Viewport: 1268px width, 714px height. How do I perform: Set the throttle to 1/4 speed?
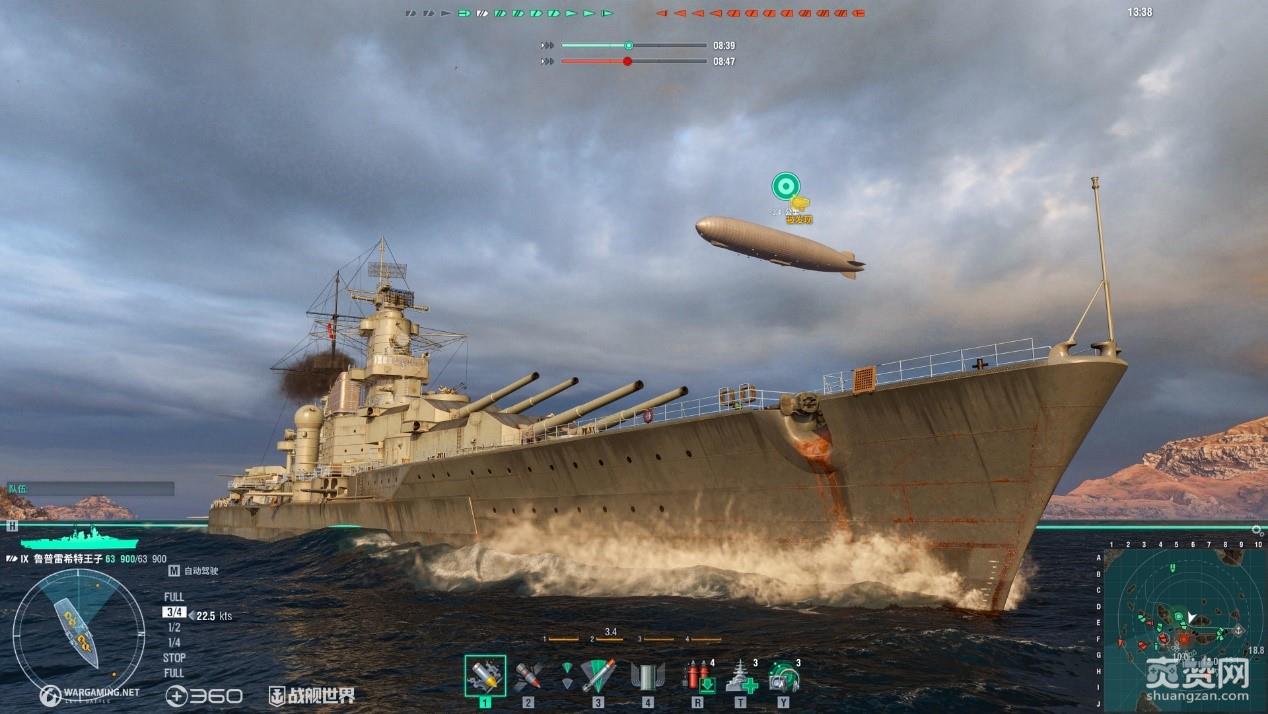tap(174, 642)
